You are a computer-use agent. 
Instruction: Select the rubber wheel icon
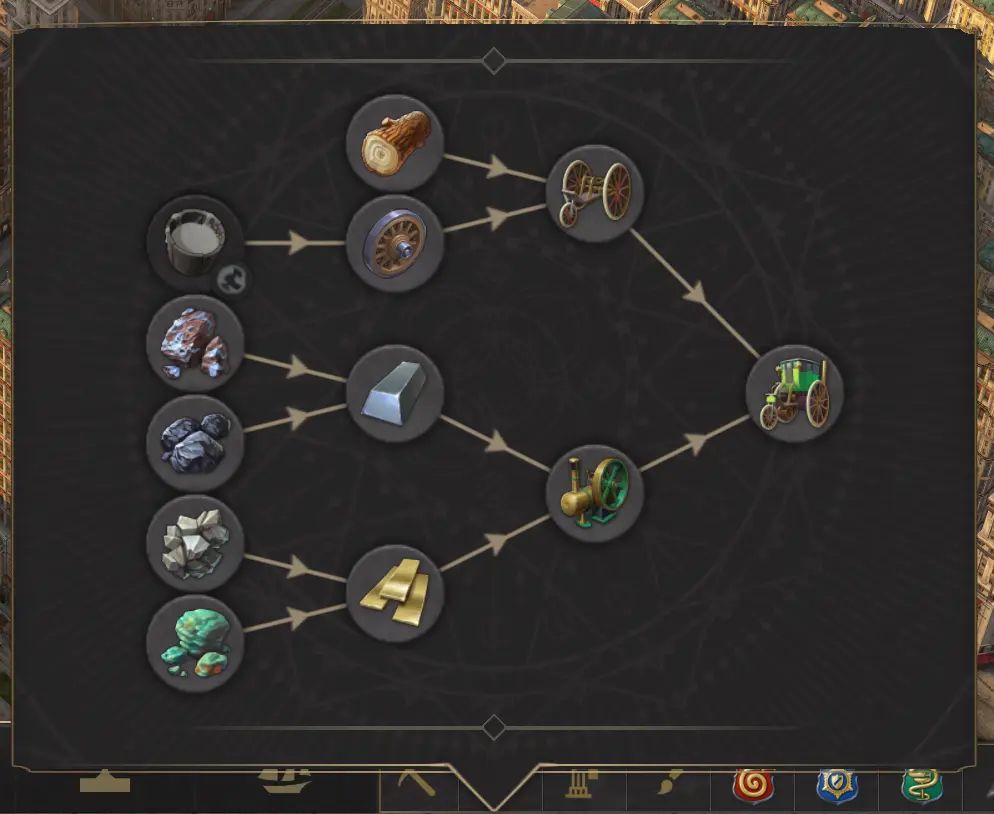tap(395, 243)
